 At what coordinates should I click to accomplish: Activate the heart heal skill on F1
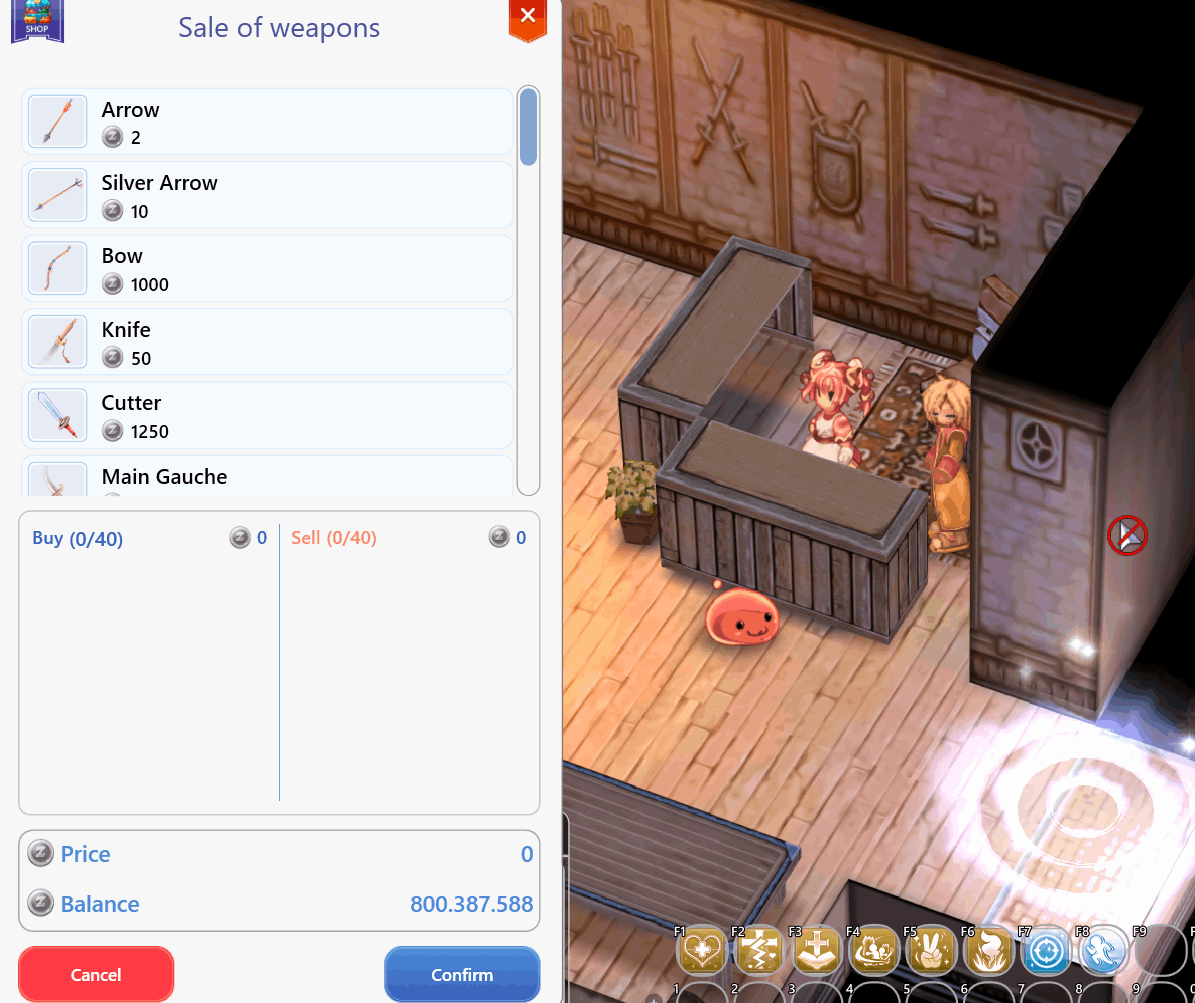(702, 950)
